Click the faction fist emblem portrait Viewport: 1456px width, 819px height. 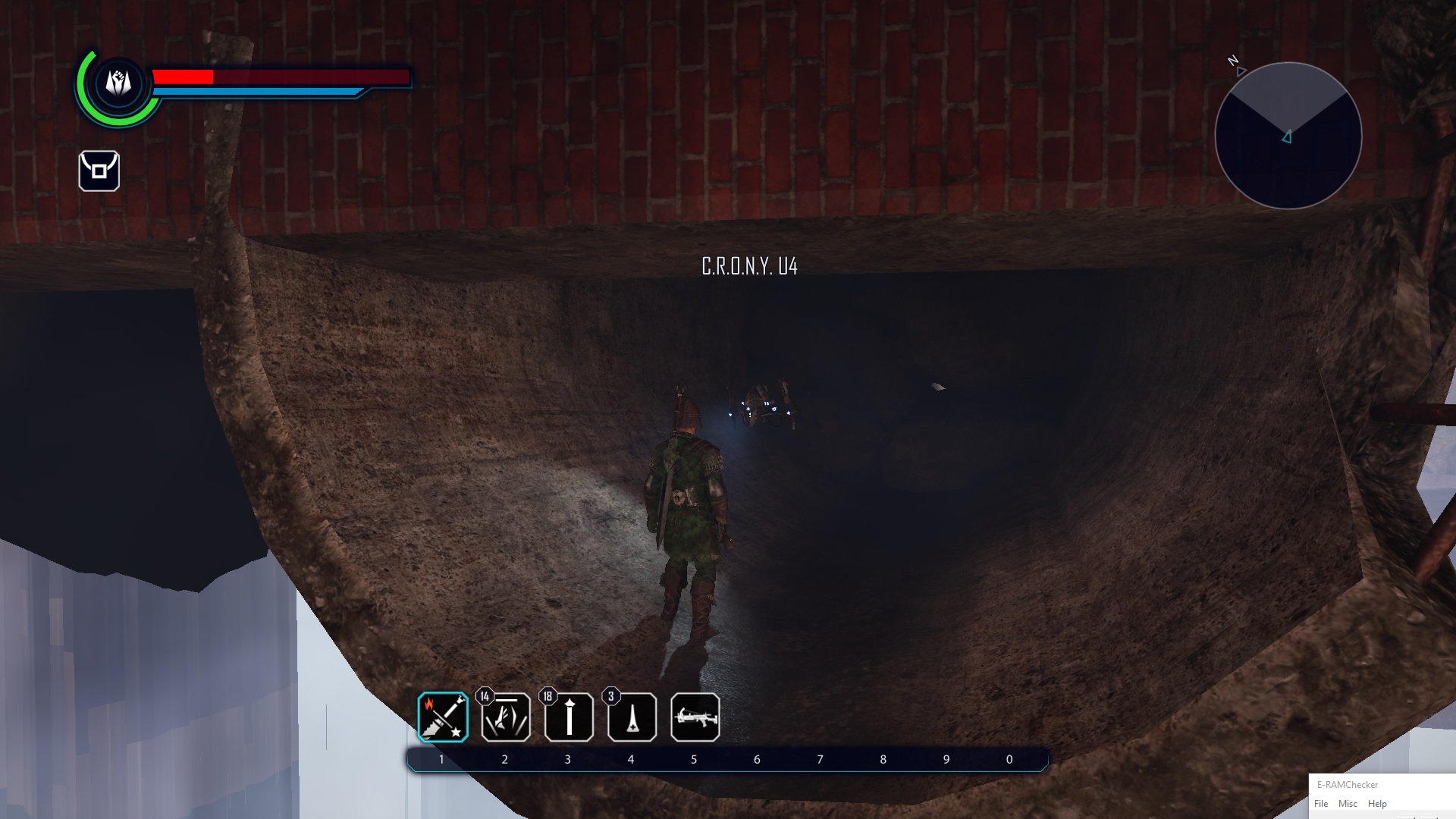[x=118, y=83]
